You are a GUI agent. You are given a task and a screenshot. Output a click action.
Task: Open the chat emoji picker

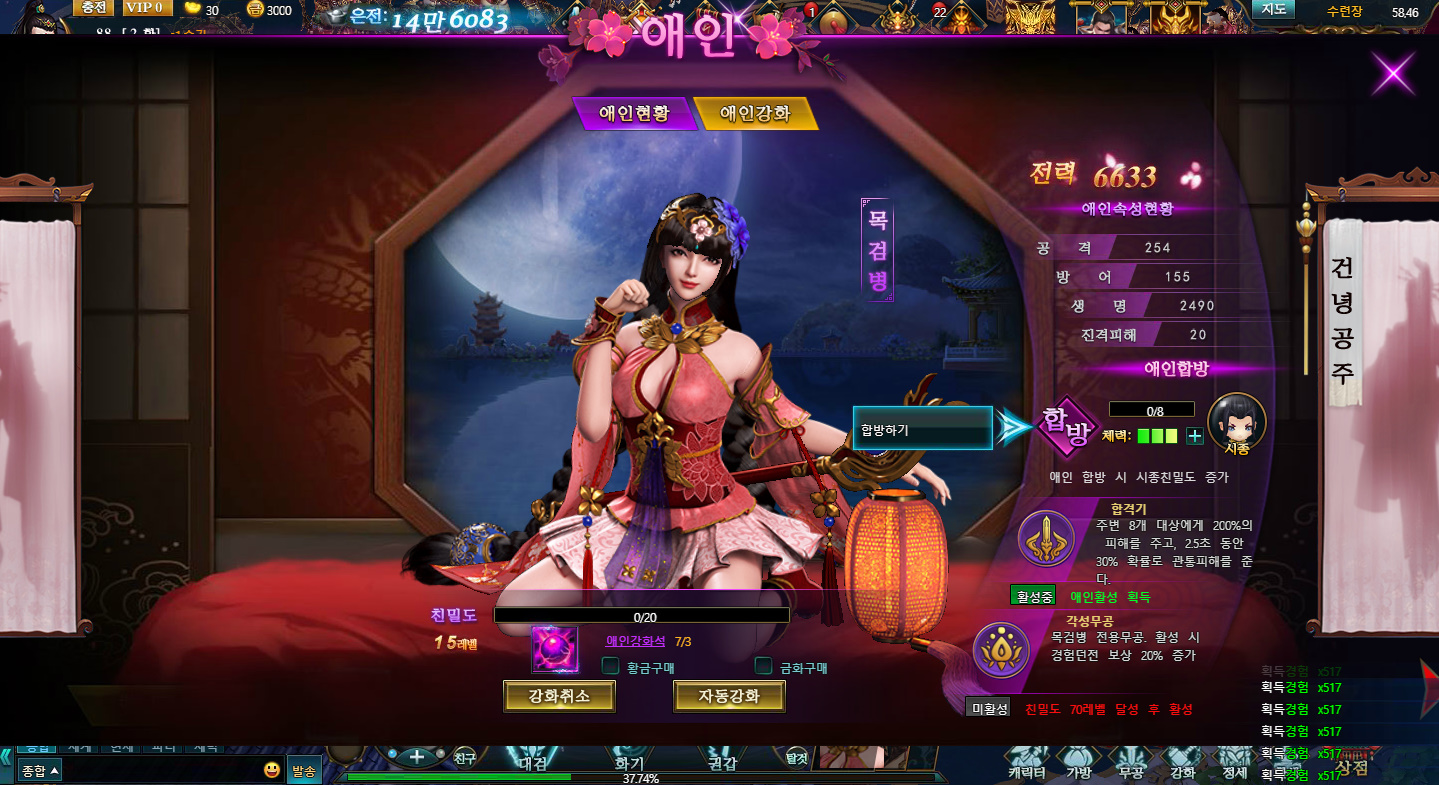point(272,770)
